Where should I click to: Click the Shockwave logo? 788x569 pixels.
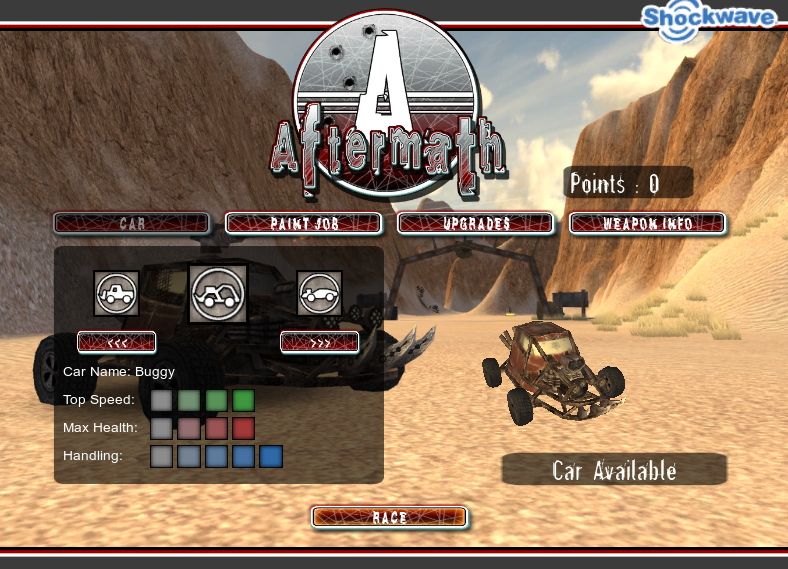click(x=708, y=19)
